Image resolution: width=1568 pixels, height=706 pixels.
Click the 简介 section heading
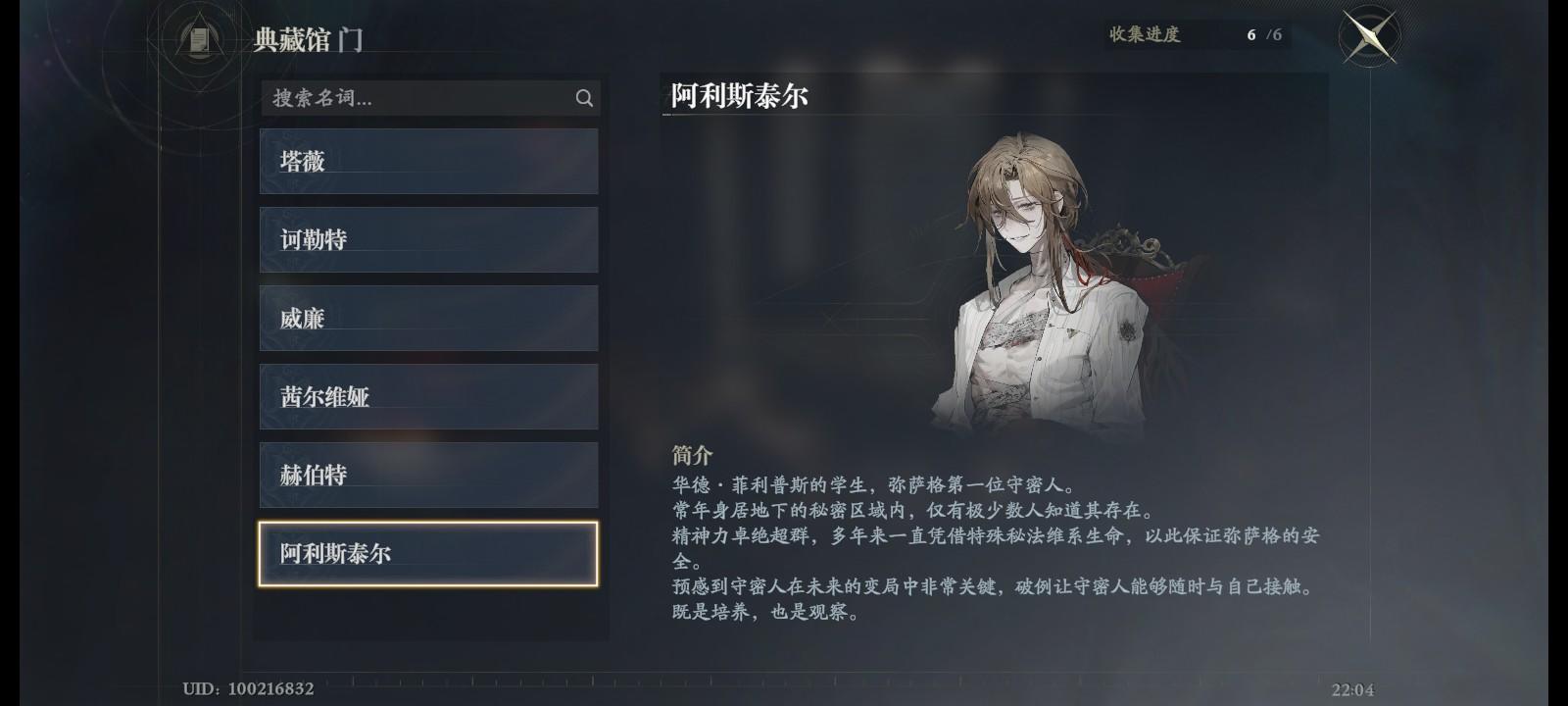691,454
